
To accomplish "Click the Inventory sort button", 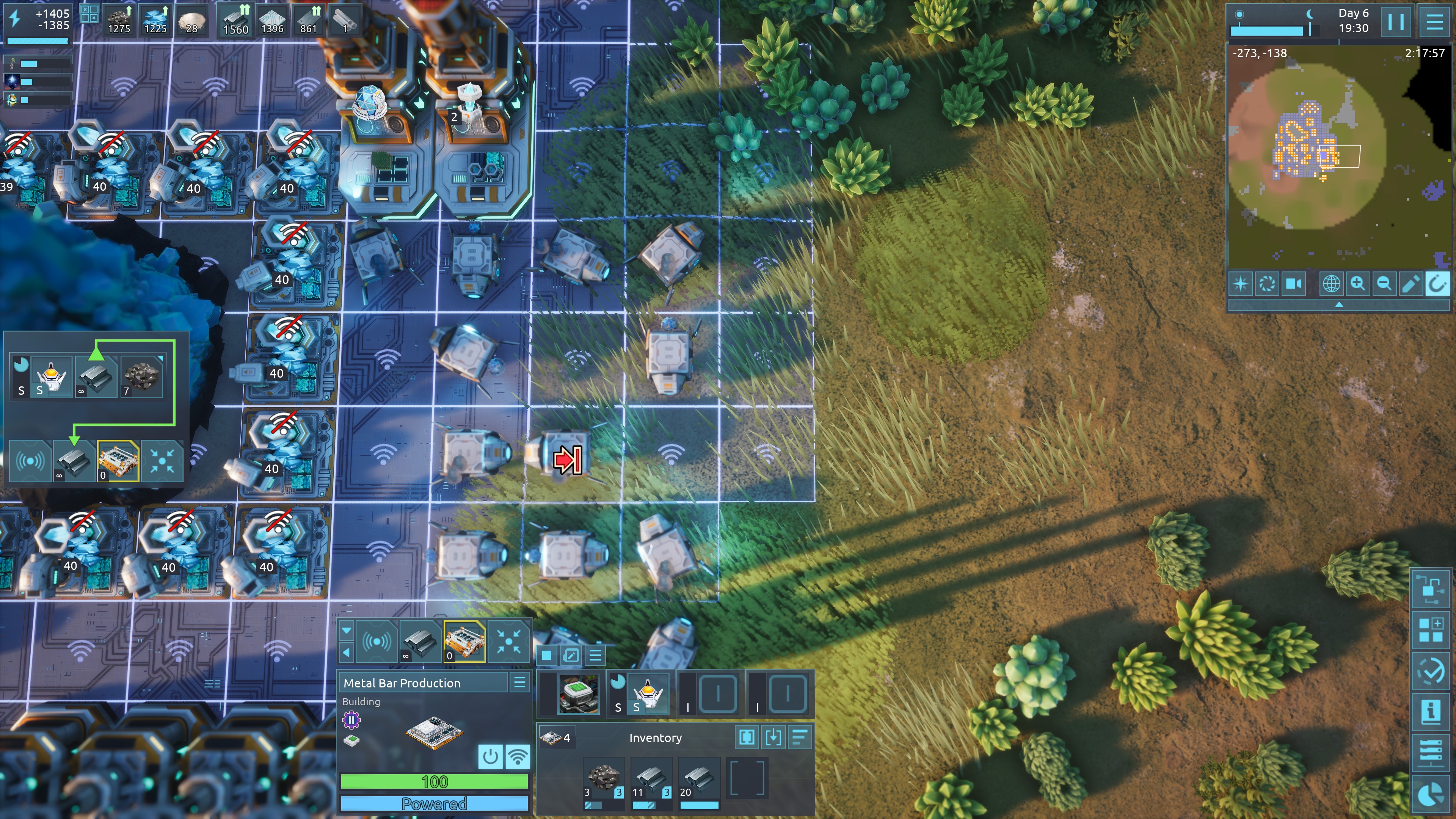I will point(800,737).
